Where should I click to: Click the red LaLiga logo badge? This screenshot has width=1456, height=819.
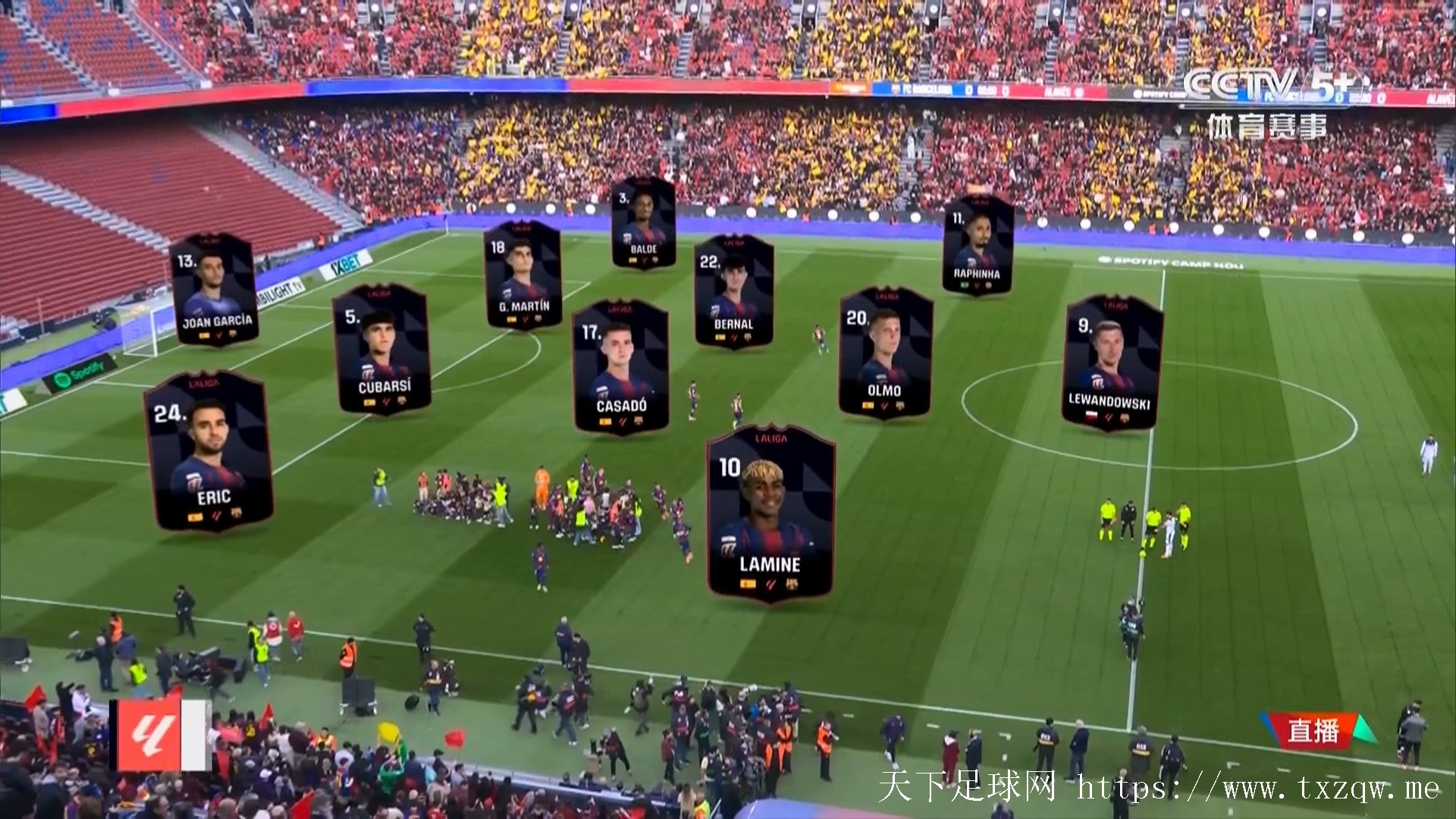coord(160,735)
